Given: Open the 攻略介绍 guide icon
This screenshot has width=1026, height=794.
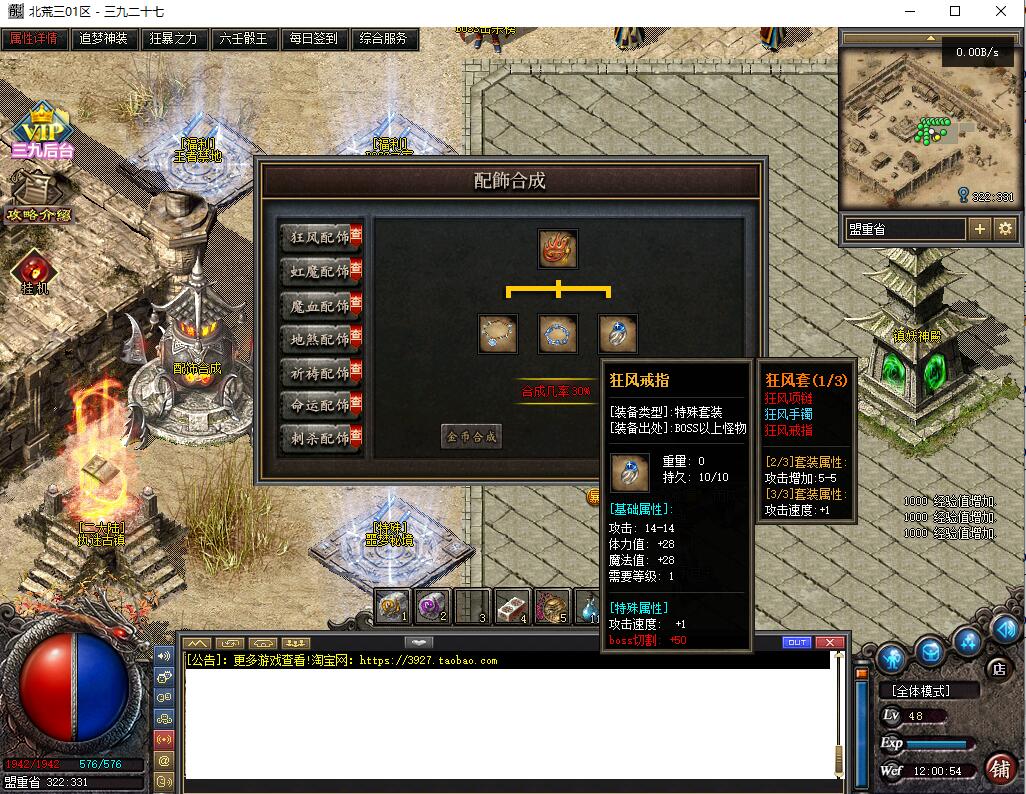Looking at the screenshot, I should pyautogui.click(x=38, y=197).
